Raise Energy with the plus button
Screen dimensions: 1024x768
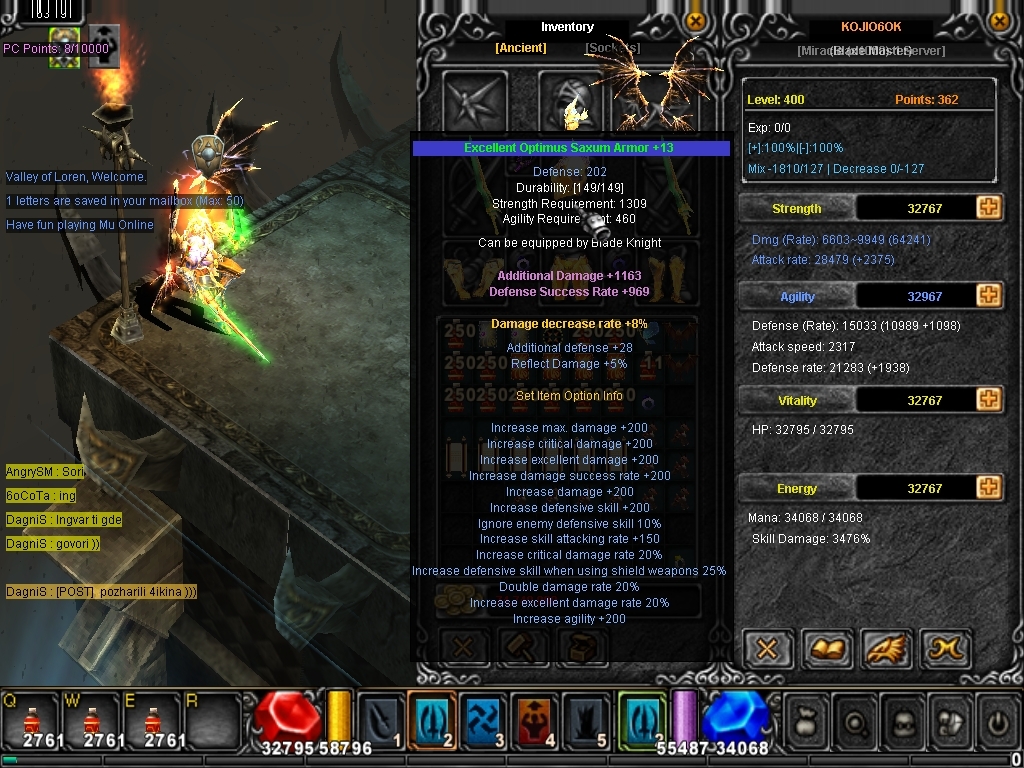[x=988, y=488]
